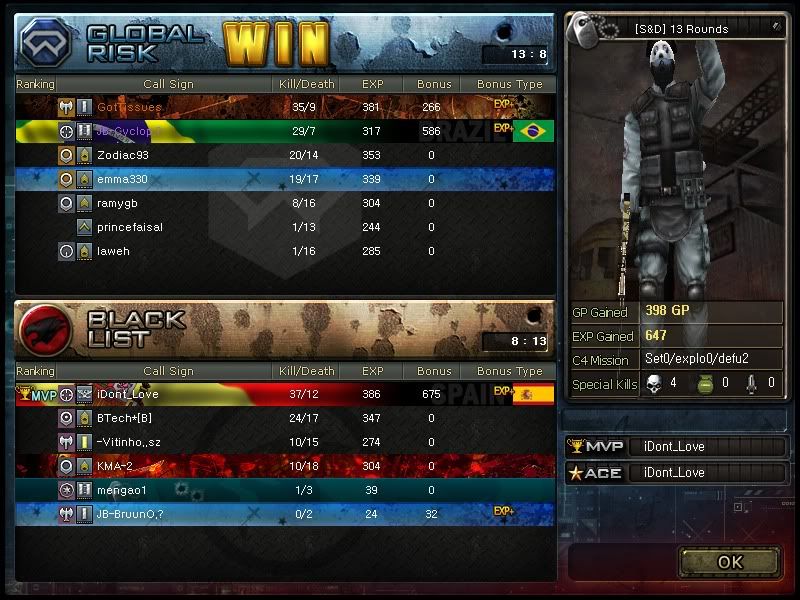Click the emma330 scoreboard entry
This screenshot has width=800, height=600.
click(x=285, y=179)
